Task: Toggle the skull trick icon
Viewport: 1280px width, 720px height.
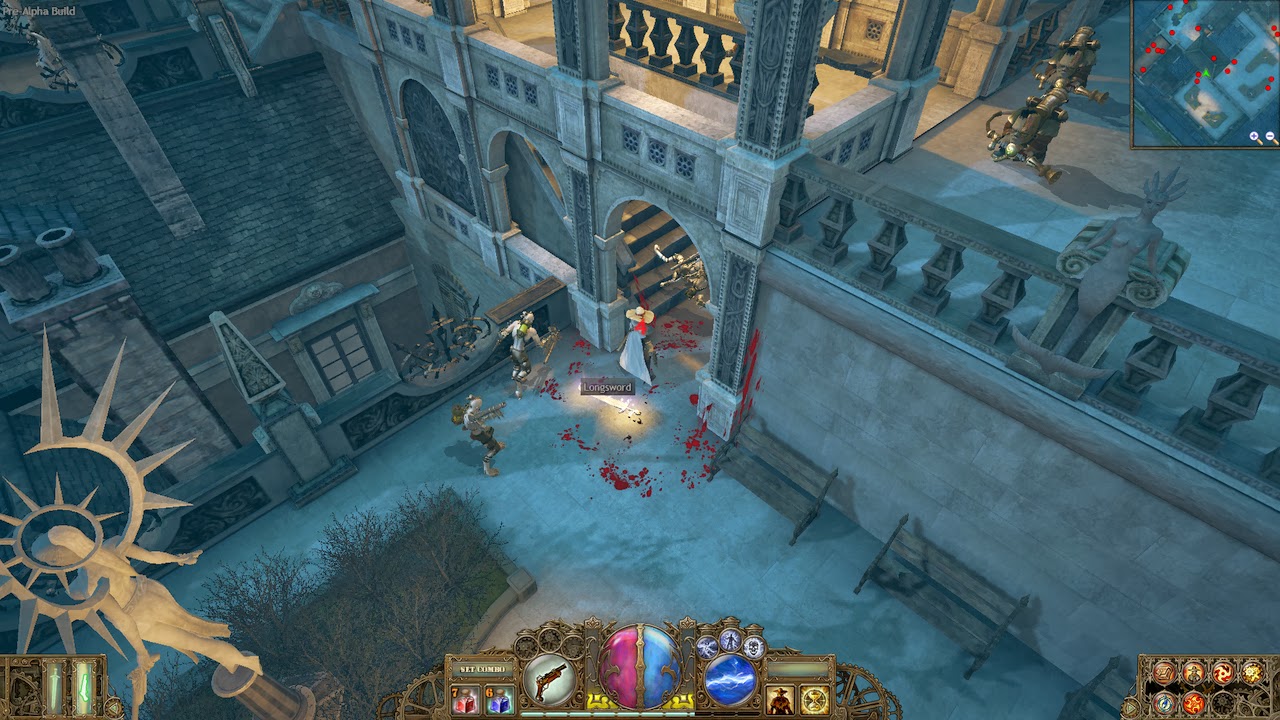Action: click(754, 646)
